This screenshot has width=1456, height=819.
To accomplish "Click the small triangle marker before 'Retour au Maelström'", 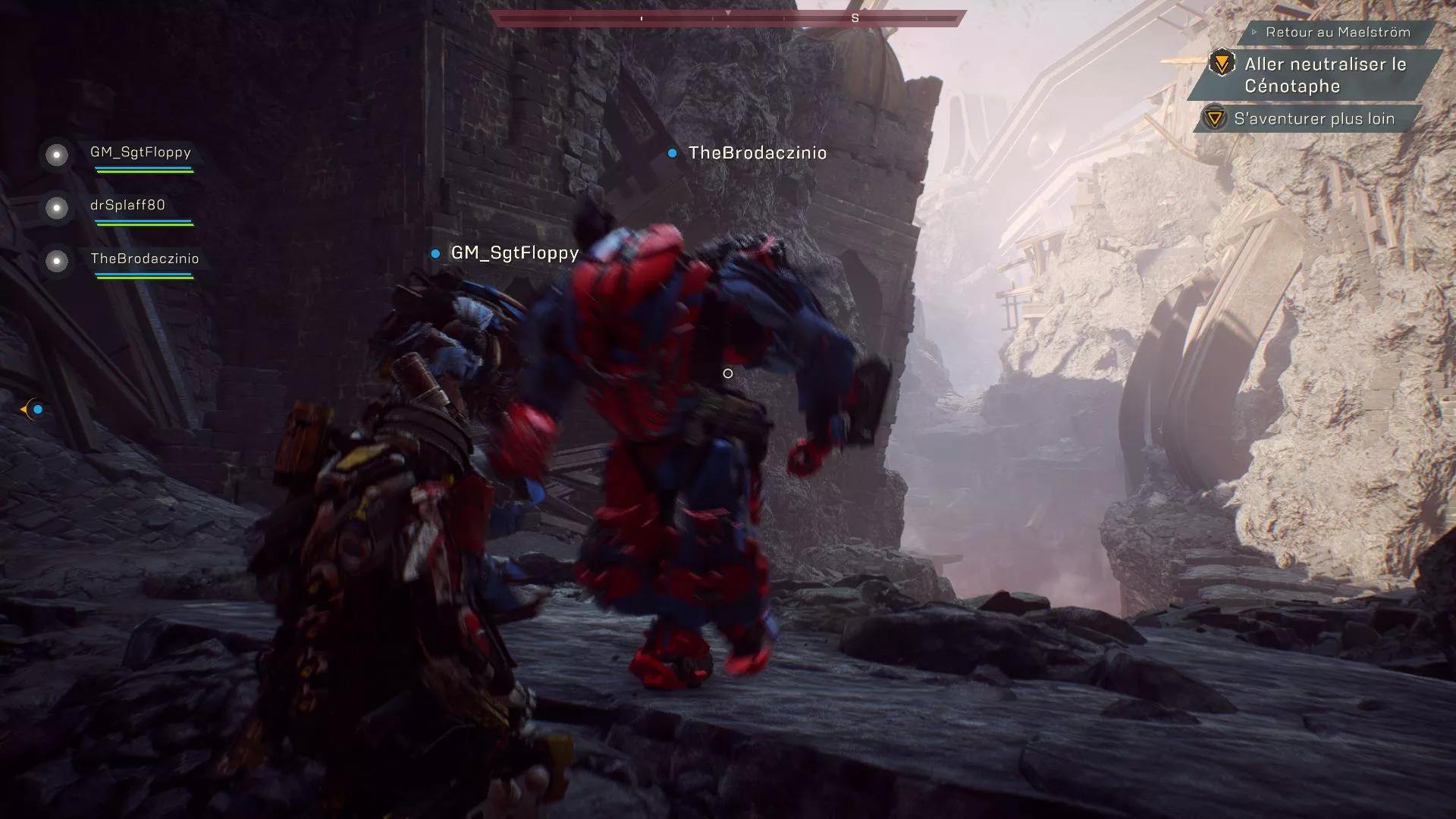I will (1255, 33).
